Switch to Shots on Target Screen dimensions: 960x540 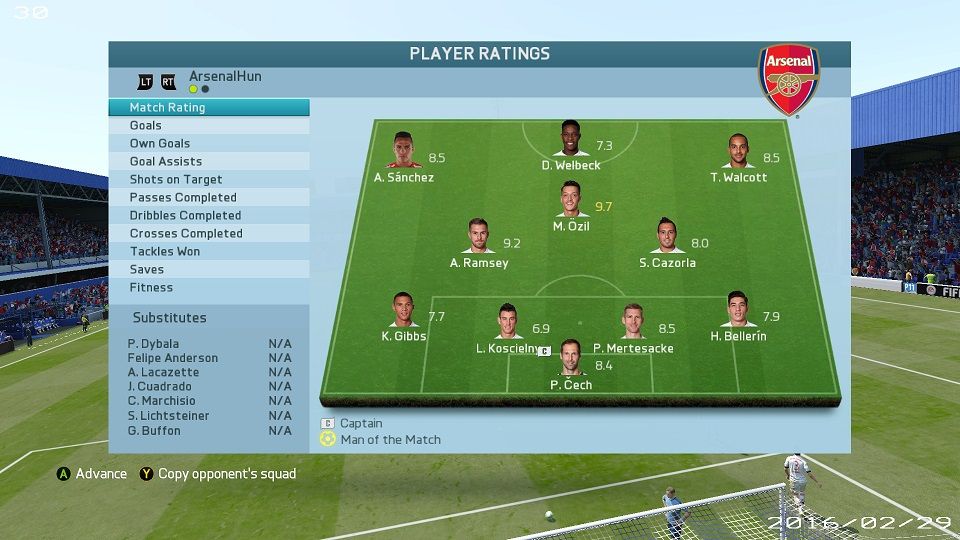[209, 179]
